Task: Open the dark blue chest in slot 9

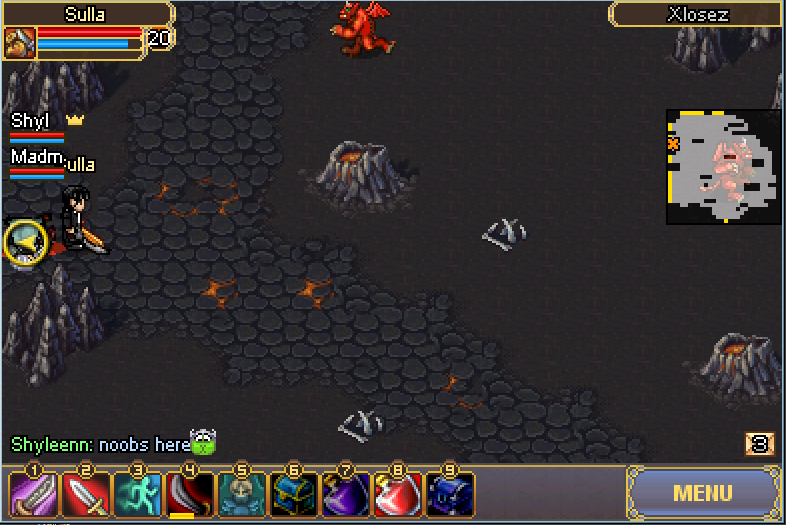Action: (x=449, y=494)
